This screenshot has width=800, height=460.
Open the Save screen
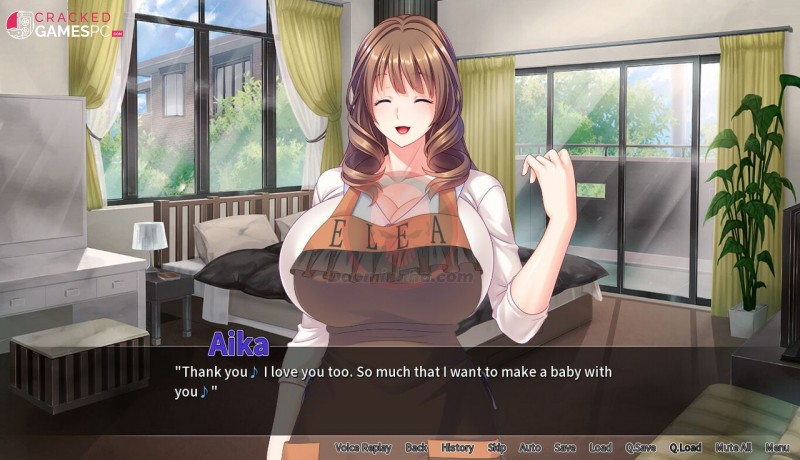point(564,448)
